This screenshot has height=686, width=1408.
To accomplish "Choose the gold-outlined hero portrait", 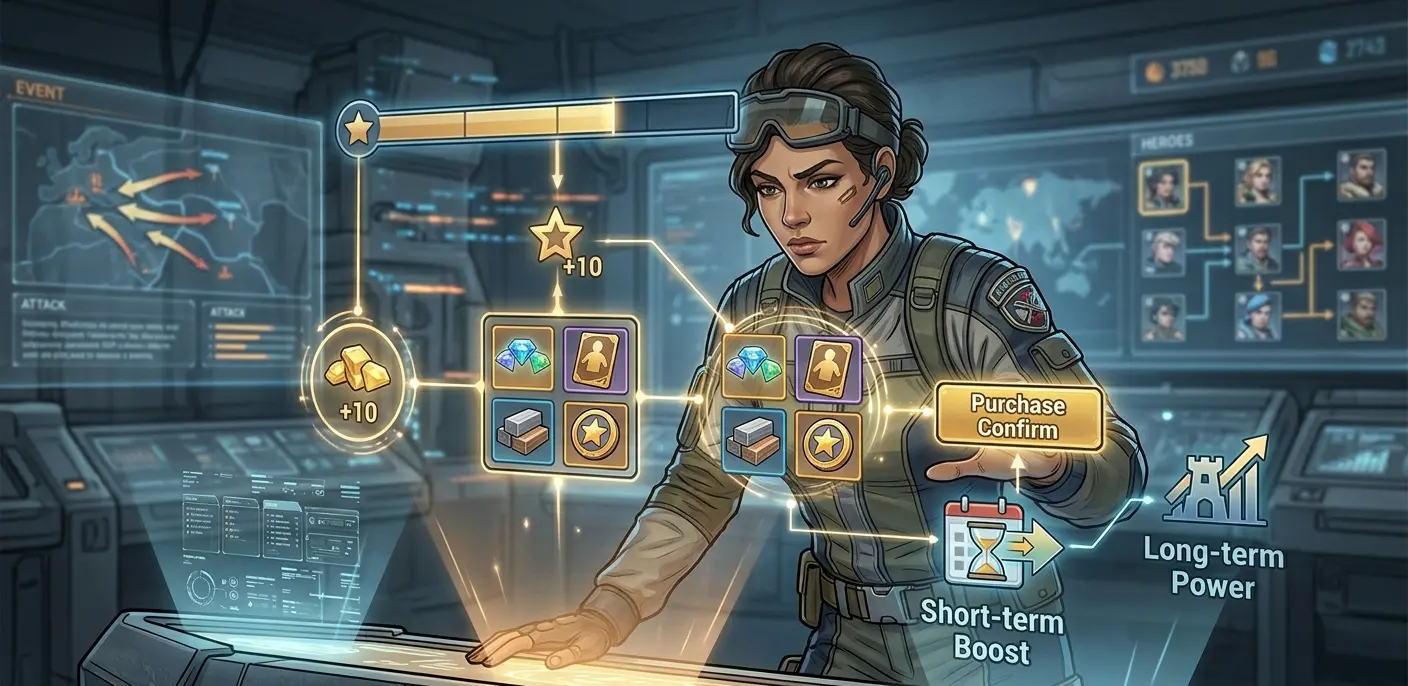I will click(1163, 185).
